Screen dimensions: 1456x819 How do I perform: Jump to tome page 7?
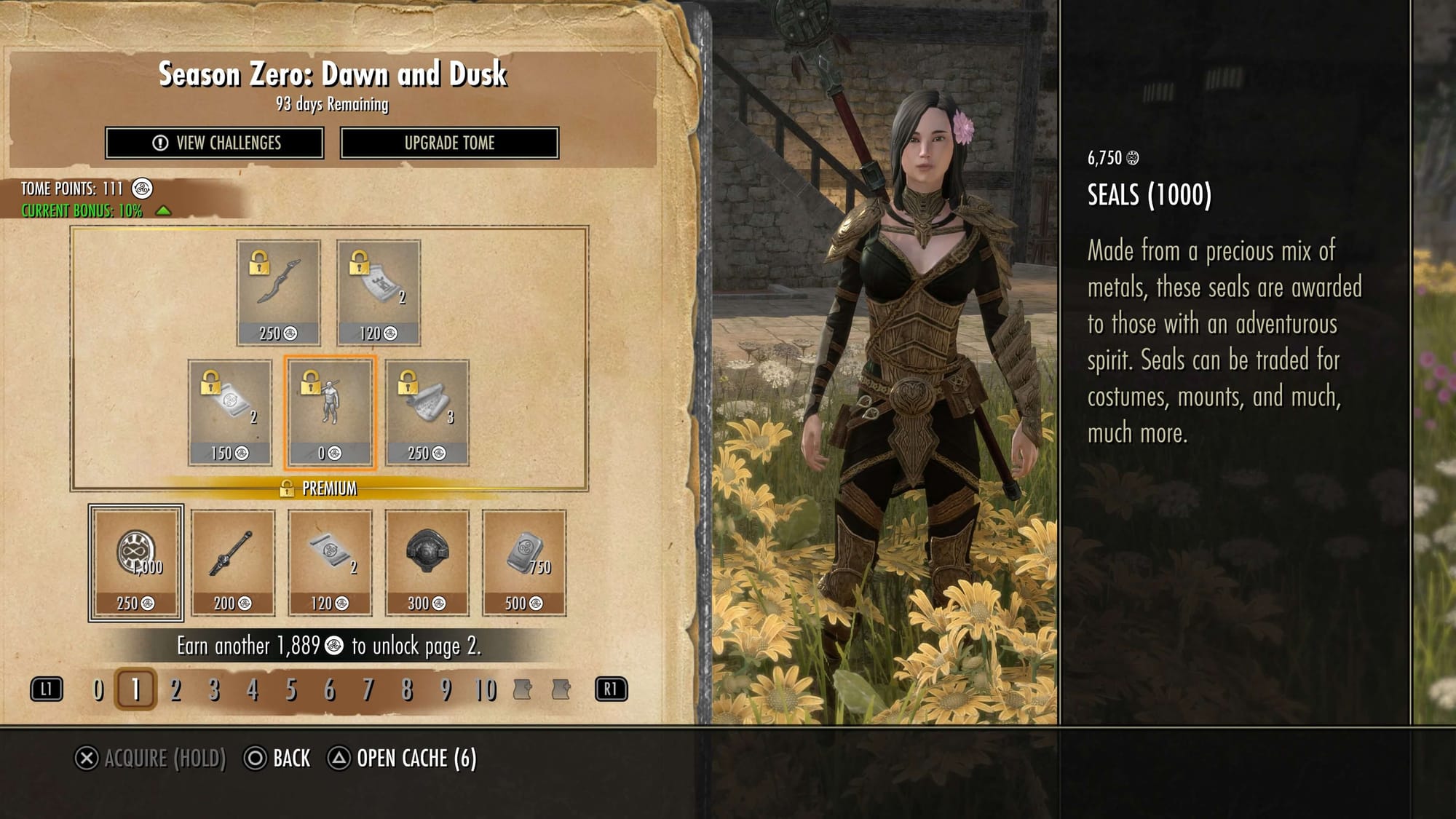[x=368, y=689]
